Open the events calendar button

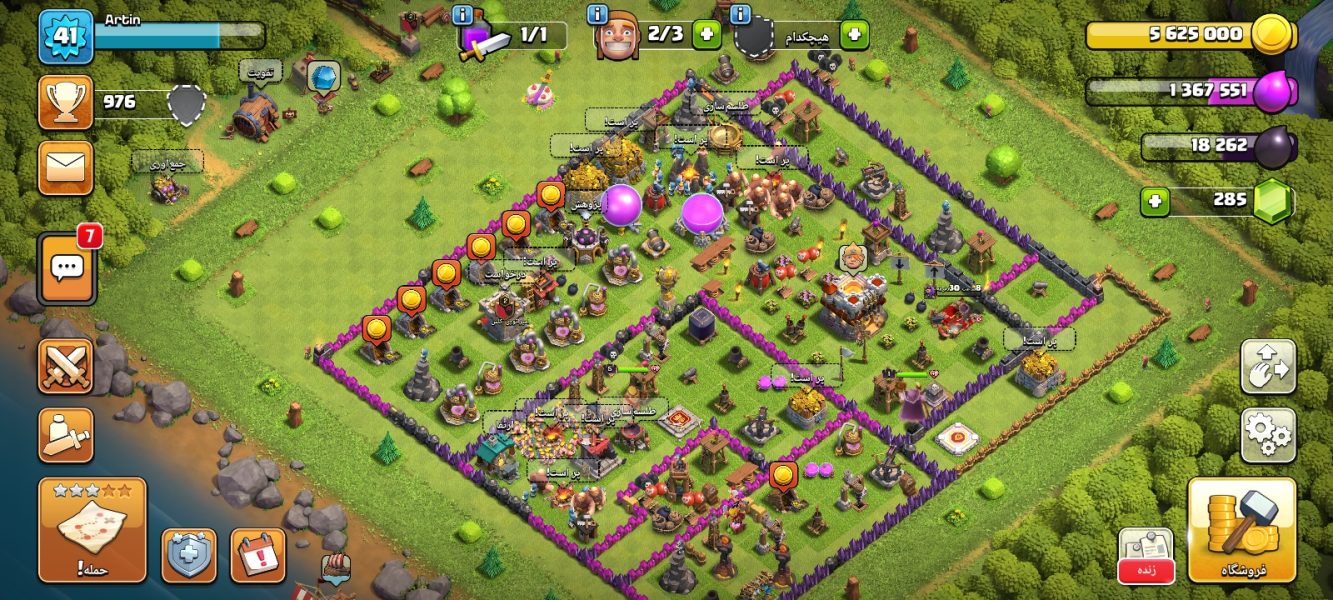click(258, 555)
